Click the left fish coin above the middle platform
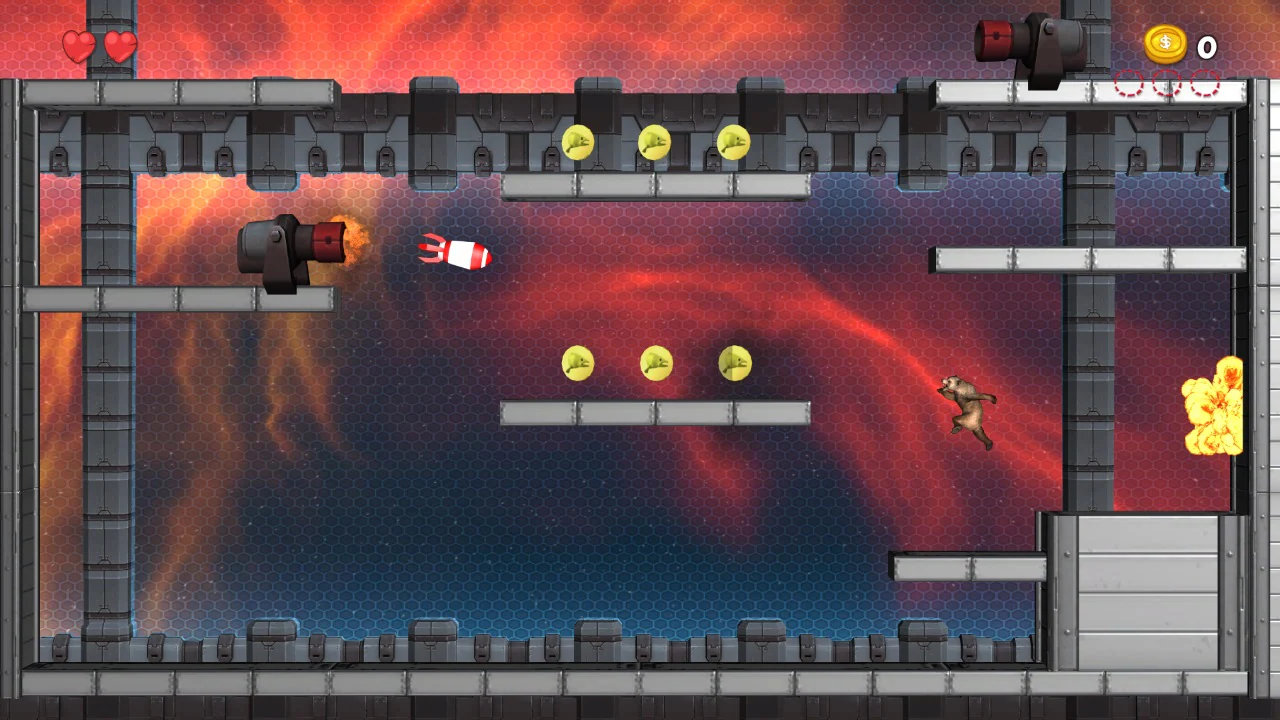This screenshot has width=1280, height=720. pyautogui.click(x=577, y=364)
